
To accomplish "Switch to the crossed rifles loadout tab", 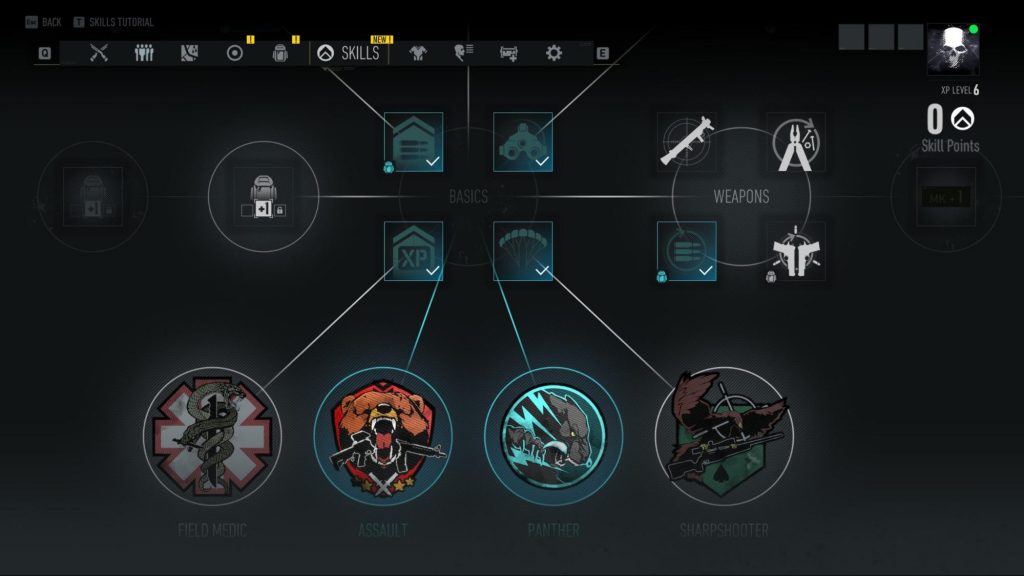I will coord(99,53).
